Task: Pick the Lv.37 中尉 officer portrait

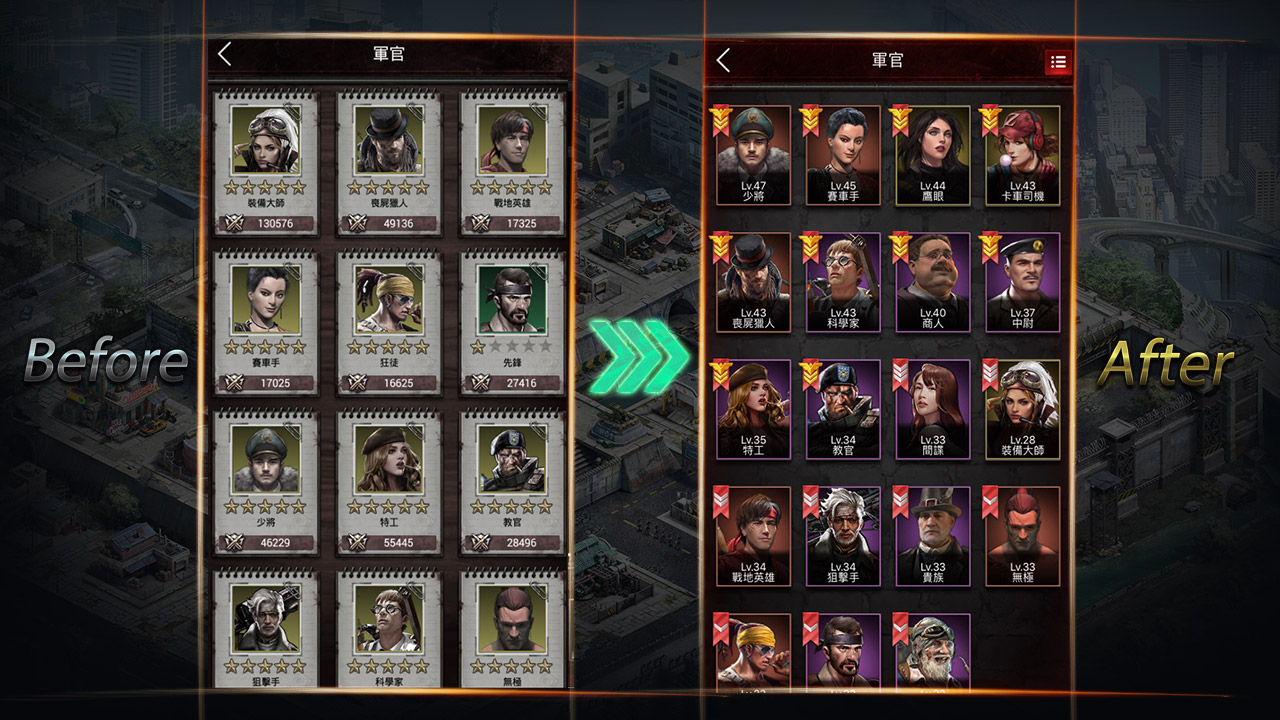Action: pos(1022,282)
